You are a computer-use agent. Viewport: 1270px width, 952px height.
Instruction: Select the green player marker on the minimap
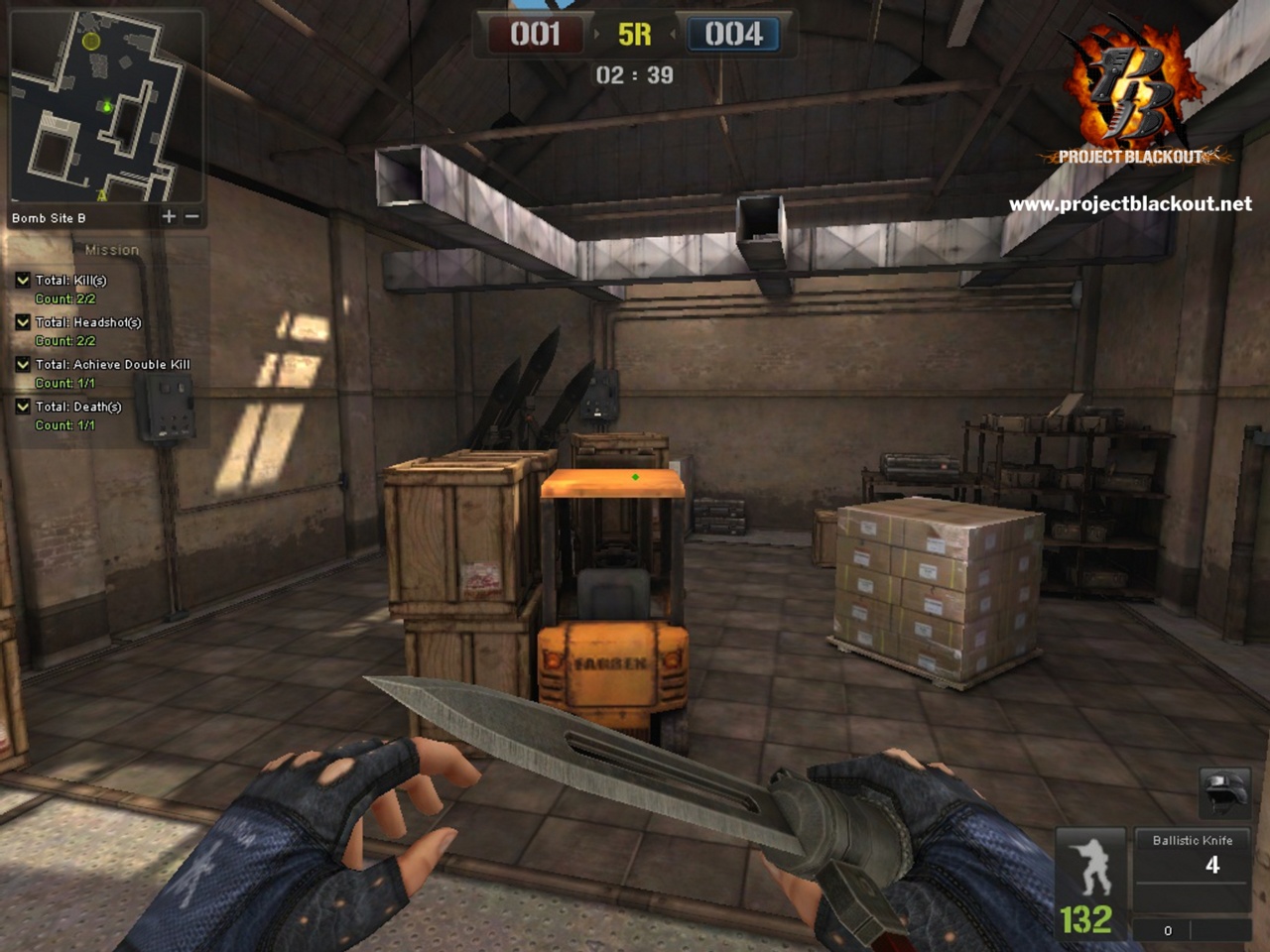(107, 106)
